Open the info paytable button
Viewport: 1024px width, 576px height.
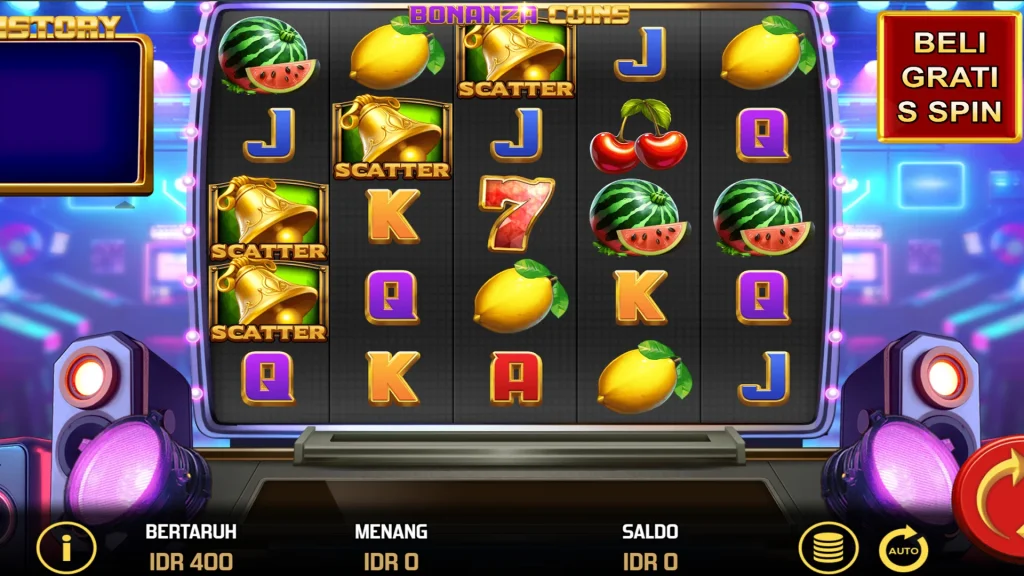(x=66, y=548)
